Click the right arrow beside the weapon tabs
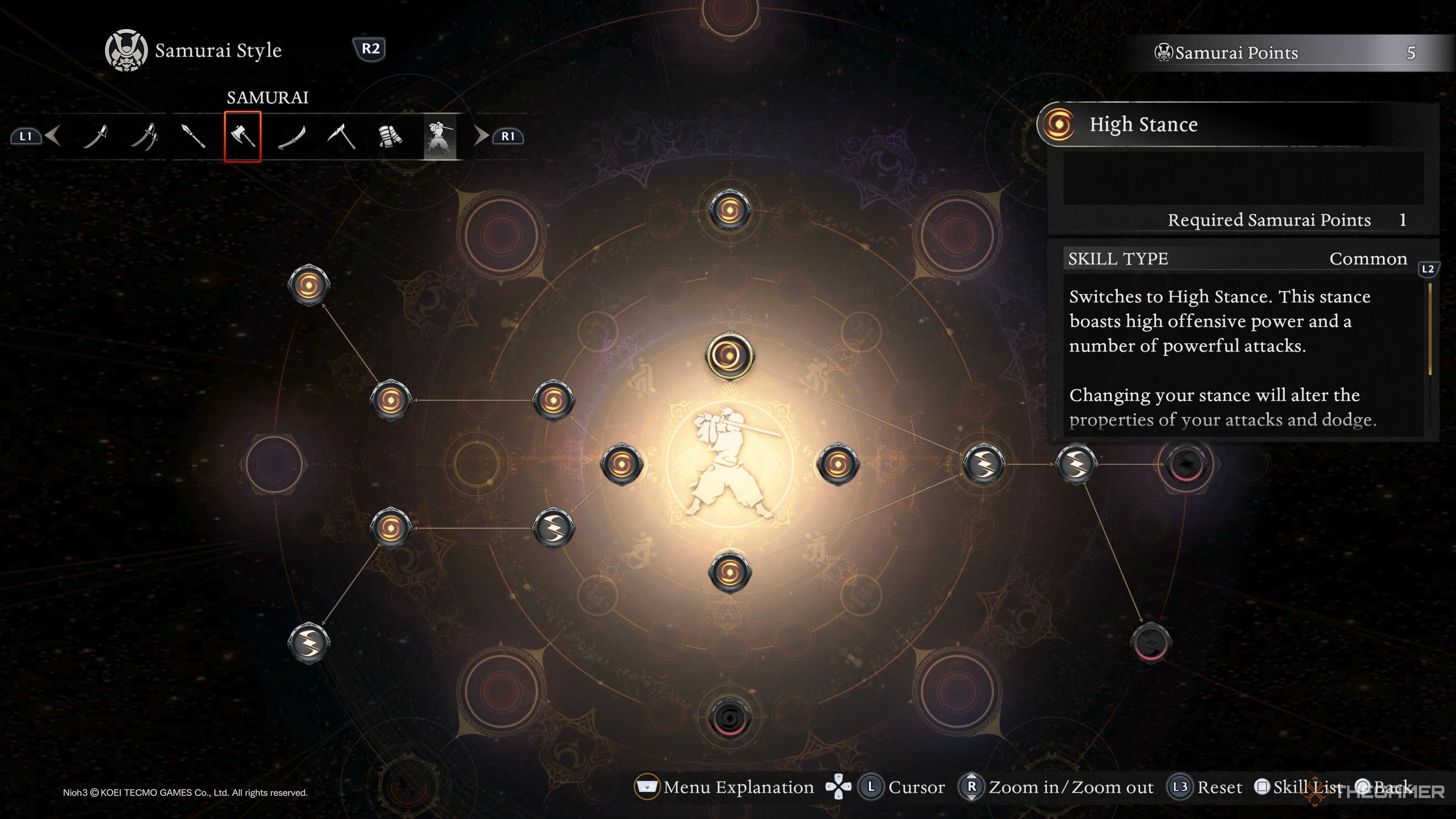Viewport: 1456px width, 819px height. (x=480, y=136)
